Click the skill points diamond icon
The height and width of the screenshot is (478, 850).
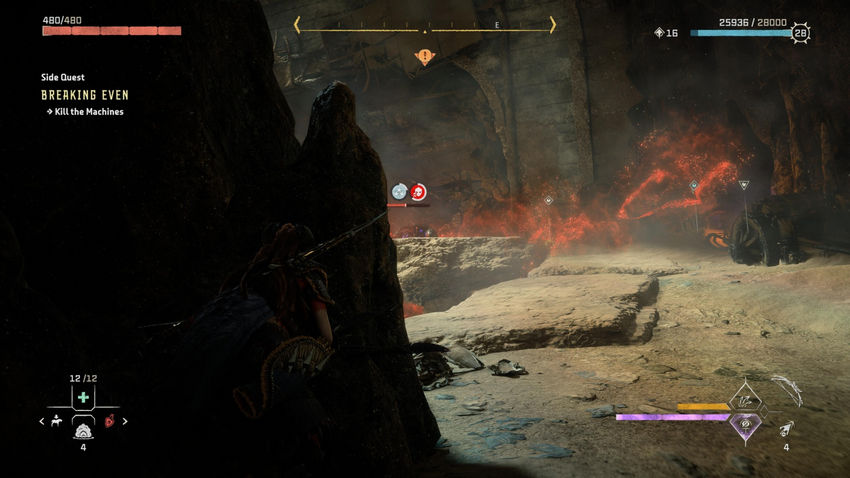(658, 33)
